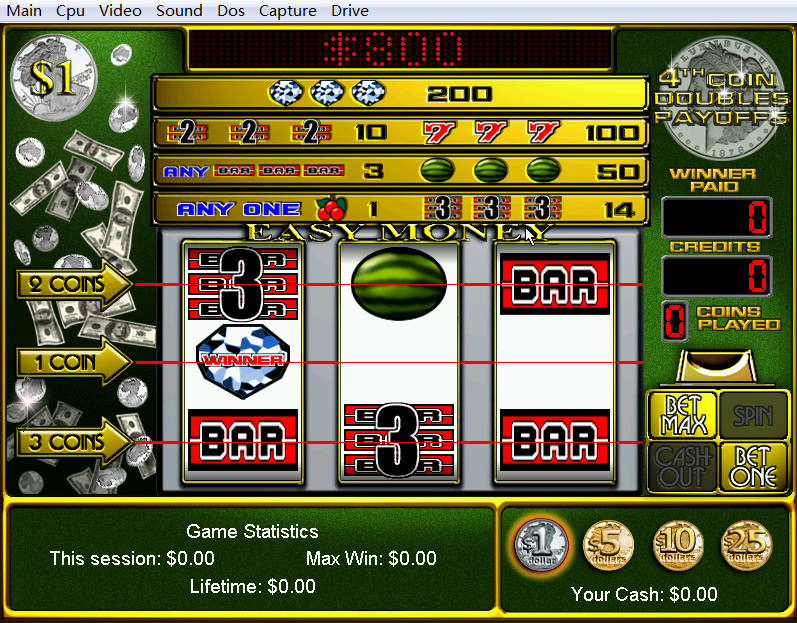
Task: Open the Sound menu
Action: 179,11
